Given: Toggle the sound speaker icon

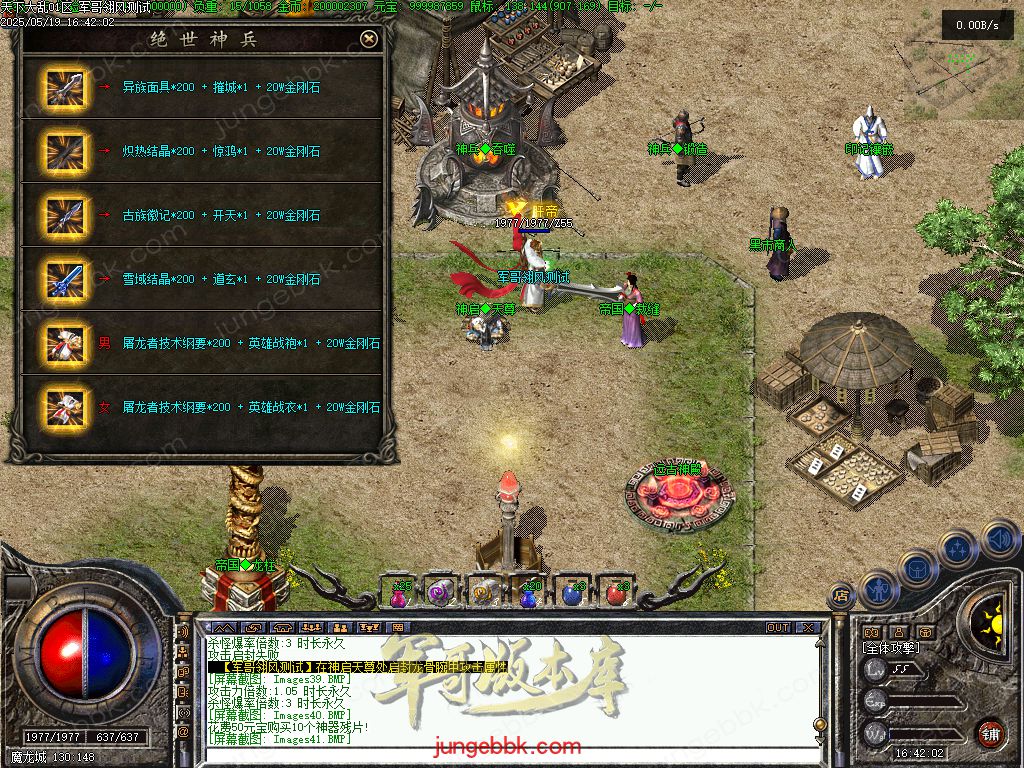Looking at the screenshot, I should tap(998, 538).
